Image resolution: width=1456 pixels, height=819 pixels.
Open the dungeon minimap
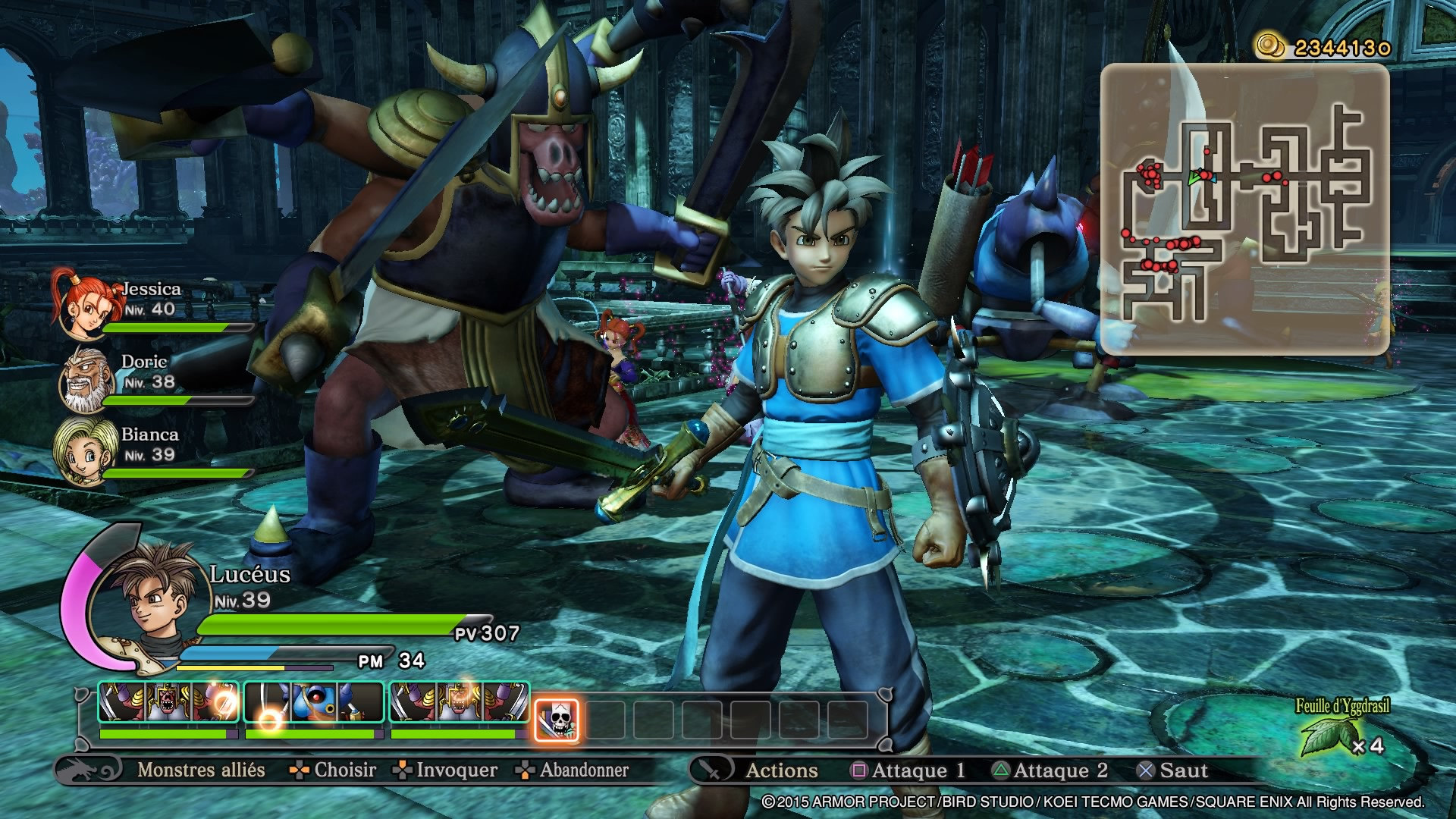click(1244, 209)
